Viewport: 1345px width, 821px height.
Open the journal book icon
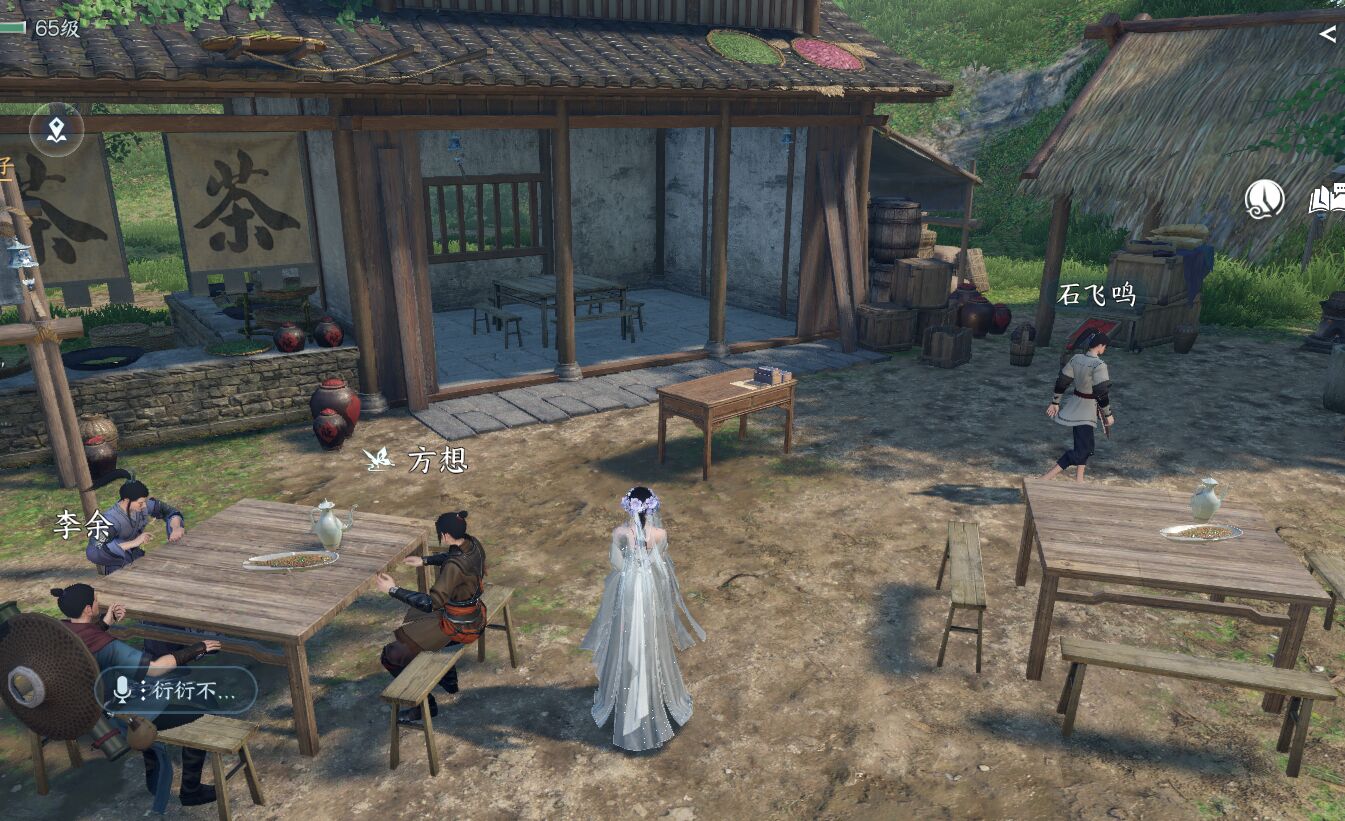coord(1326,200)
